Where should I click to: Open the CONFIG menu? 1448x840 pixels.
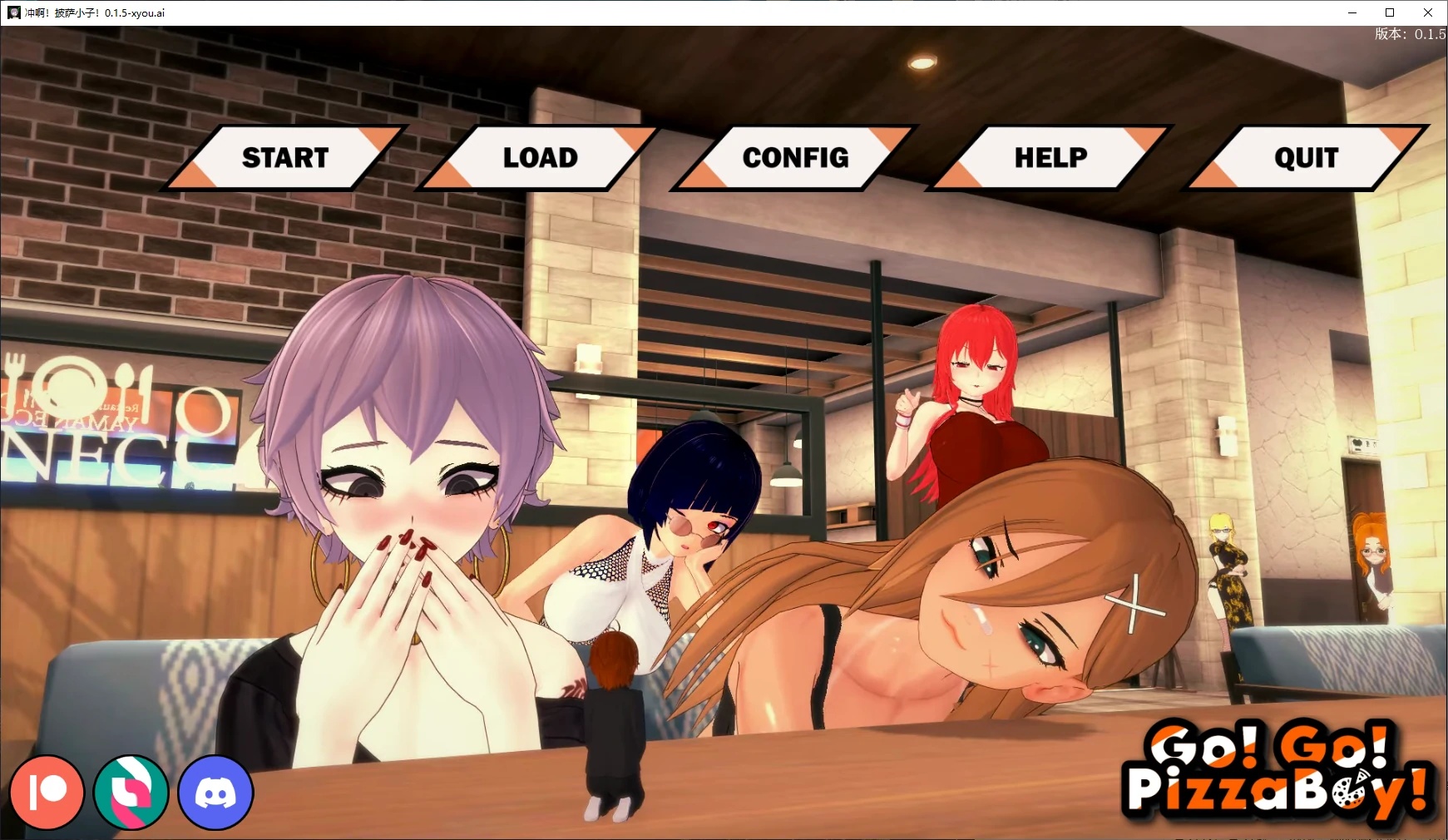click(x=795, y=156)
